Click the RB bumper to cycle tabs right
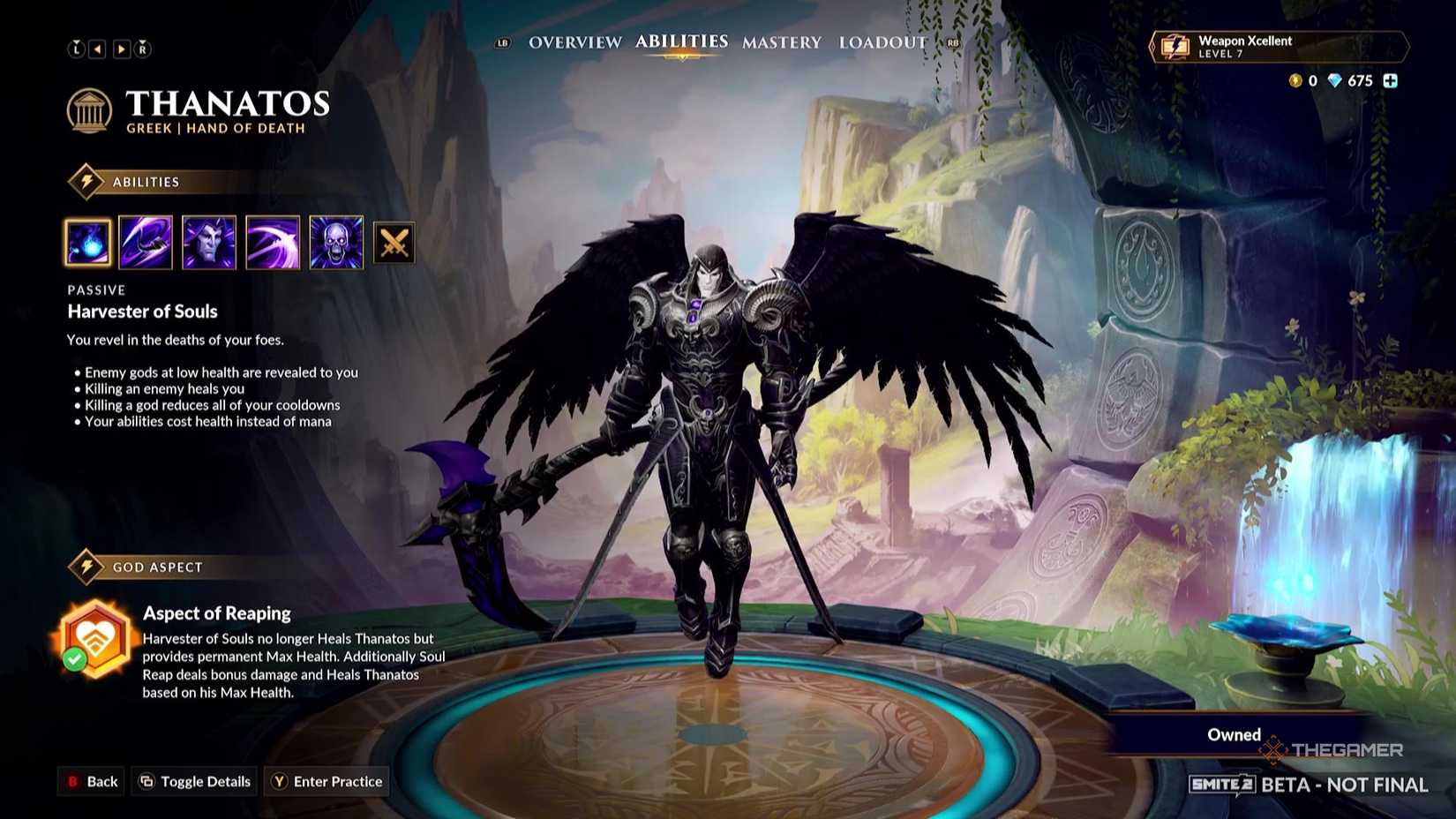Image resolution: width=1456 pixels, height=819 pixels. [954, 41]
